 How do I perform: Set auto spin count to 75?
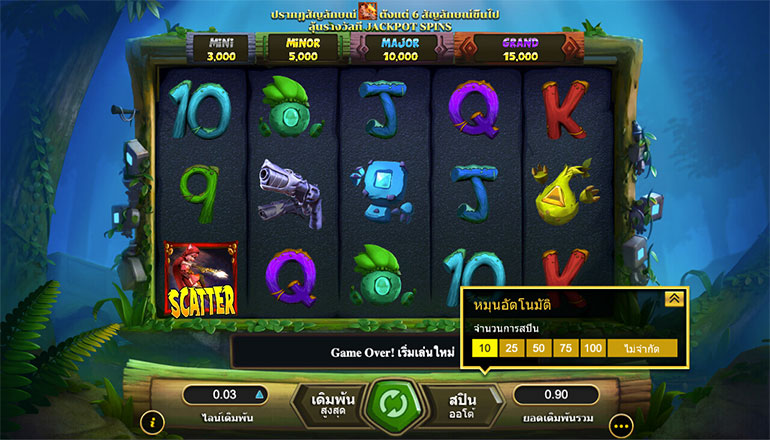[x=566, y=349]
